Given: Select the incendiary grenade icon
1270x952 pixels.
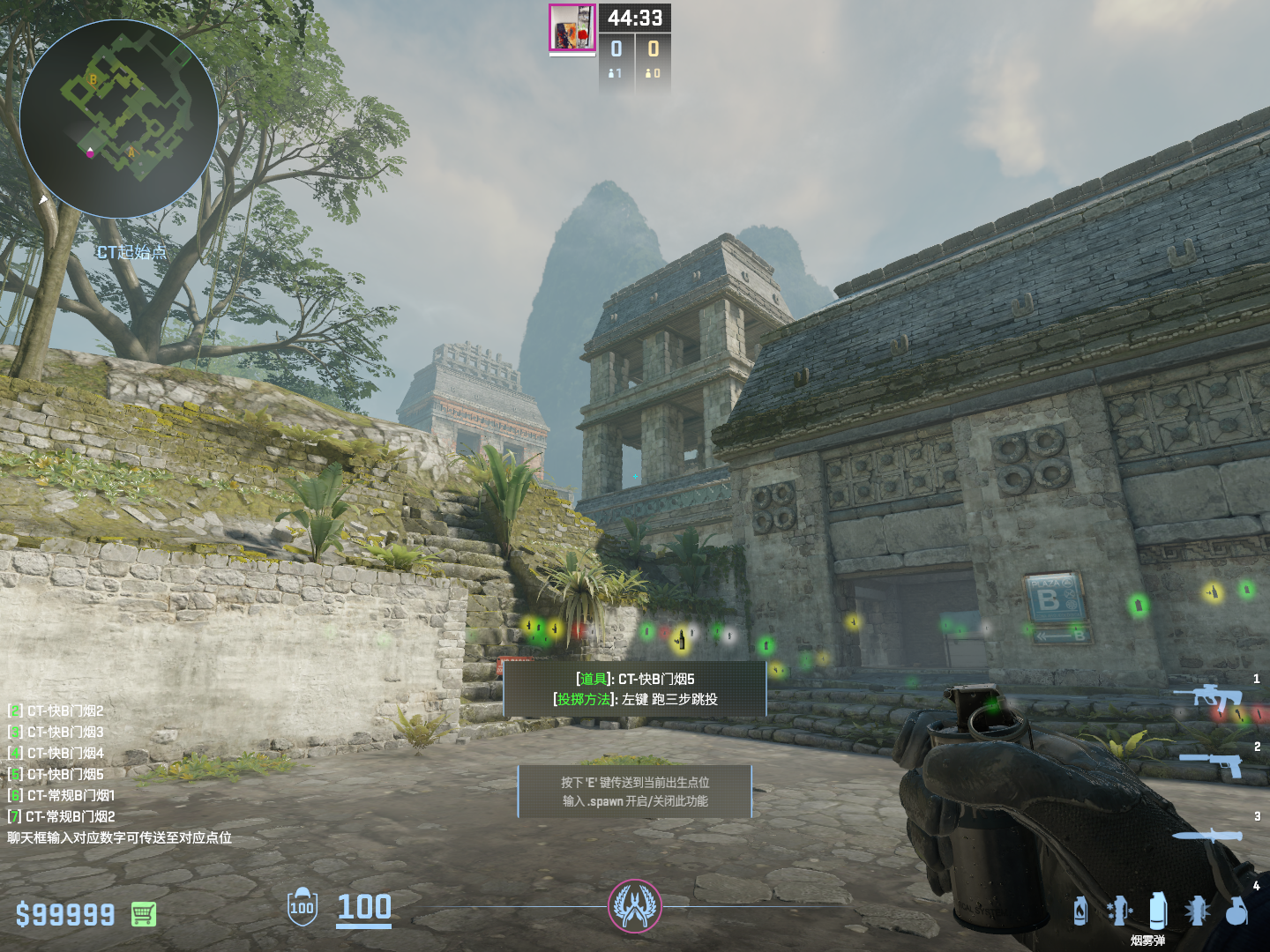Looking at the screenshot, I should [1080, 911].
